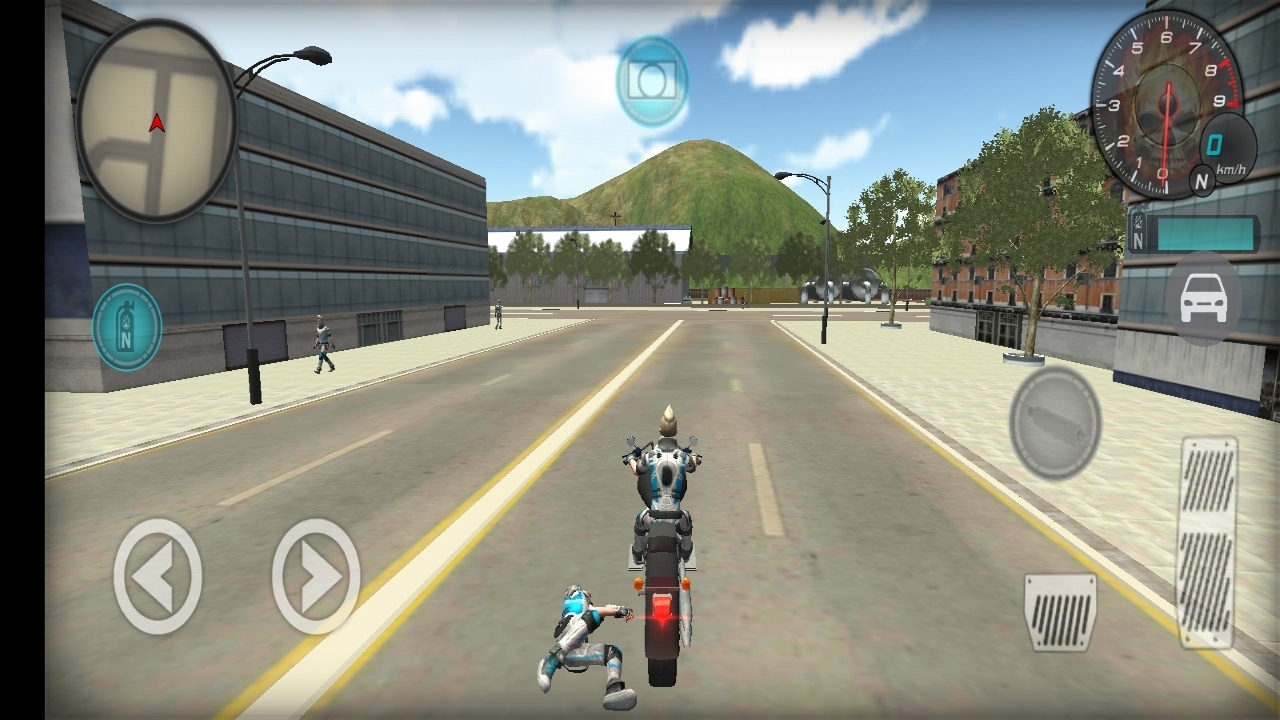Tap the red needle on the tachometer
This screenshot has width=1280, height=720.
(1166, 130)
